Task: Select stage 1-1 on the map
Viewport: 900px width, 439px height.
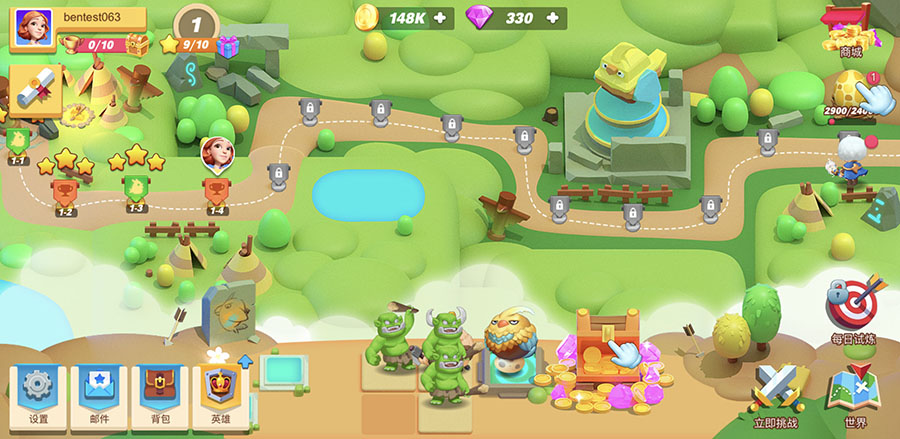Action: 17,142
